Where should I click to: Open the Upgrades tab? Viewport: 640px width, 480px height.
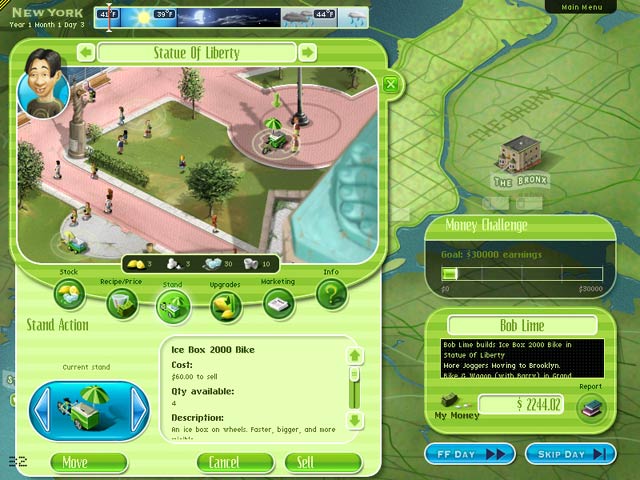(226, 307)
